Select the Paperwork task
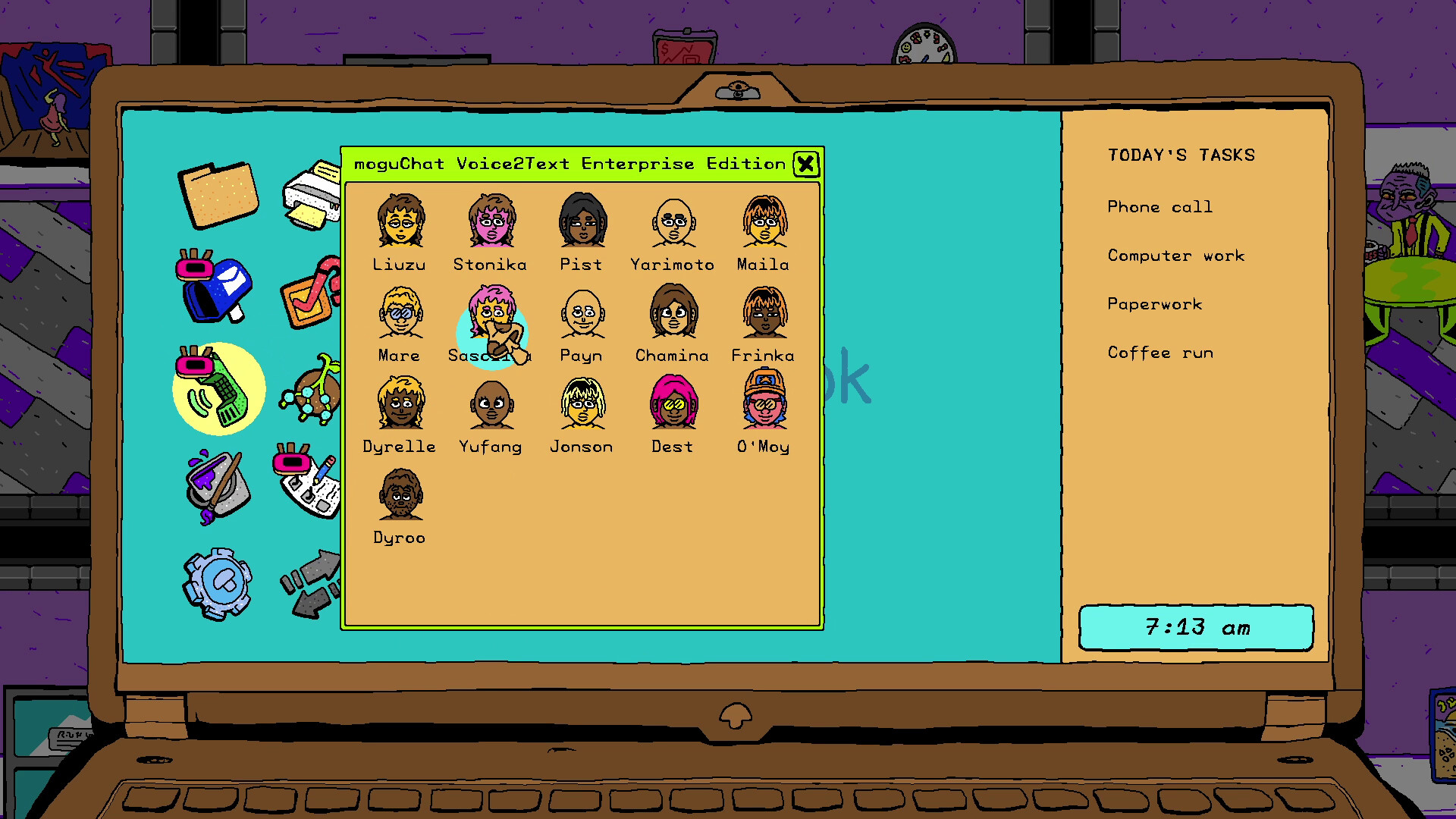Viewport: 1456px width, 819px height. pyautogui.click(x=1154, y=304)
